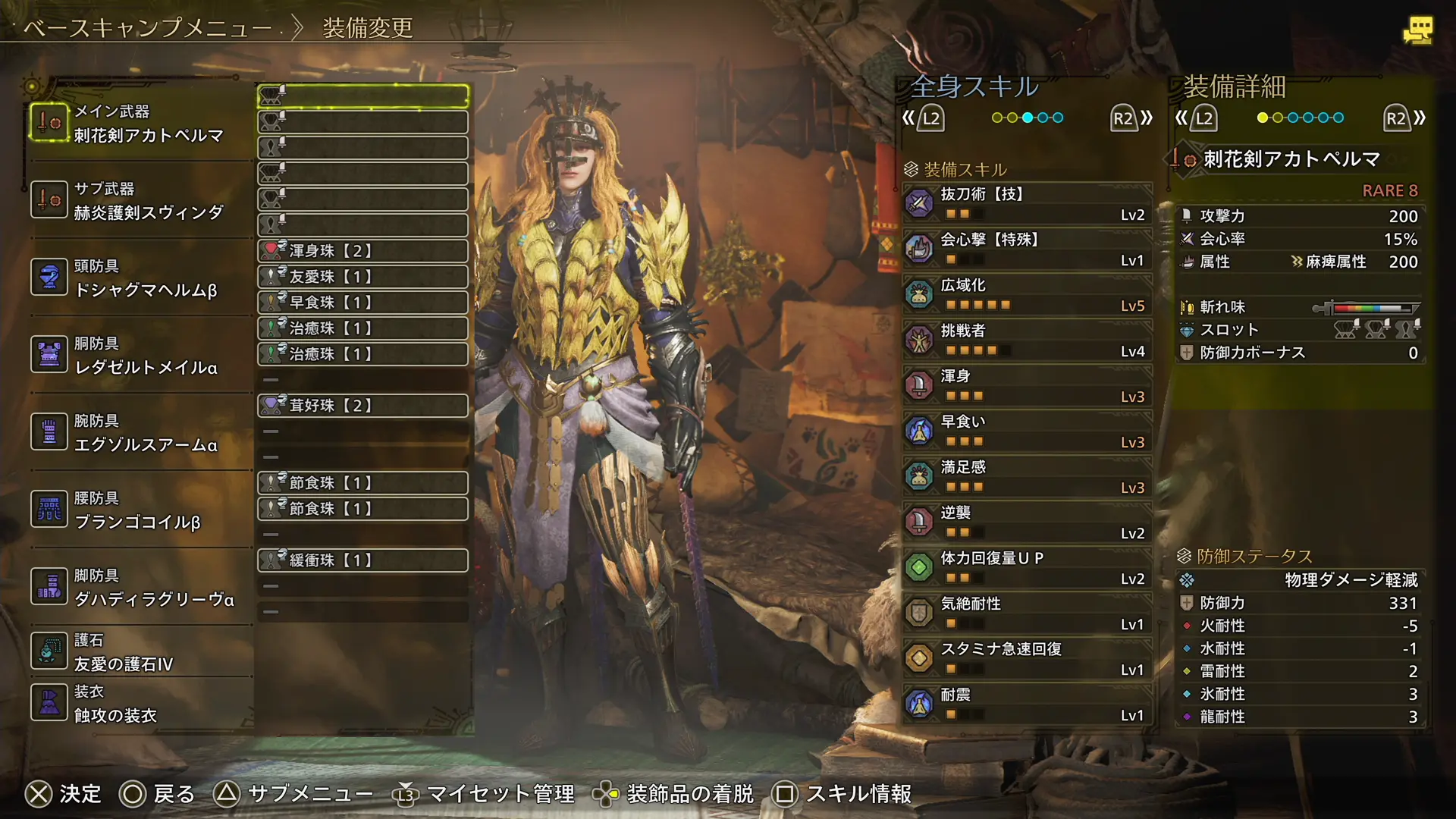The image size is (1456, 819).
Task: Select the 耐震 Lv1 skill entry
Action: pyautogui.click(x=1028, y=704)
